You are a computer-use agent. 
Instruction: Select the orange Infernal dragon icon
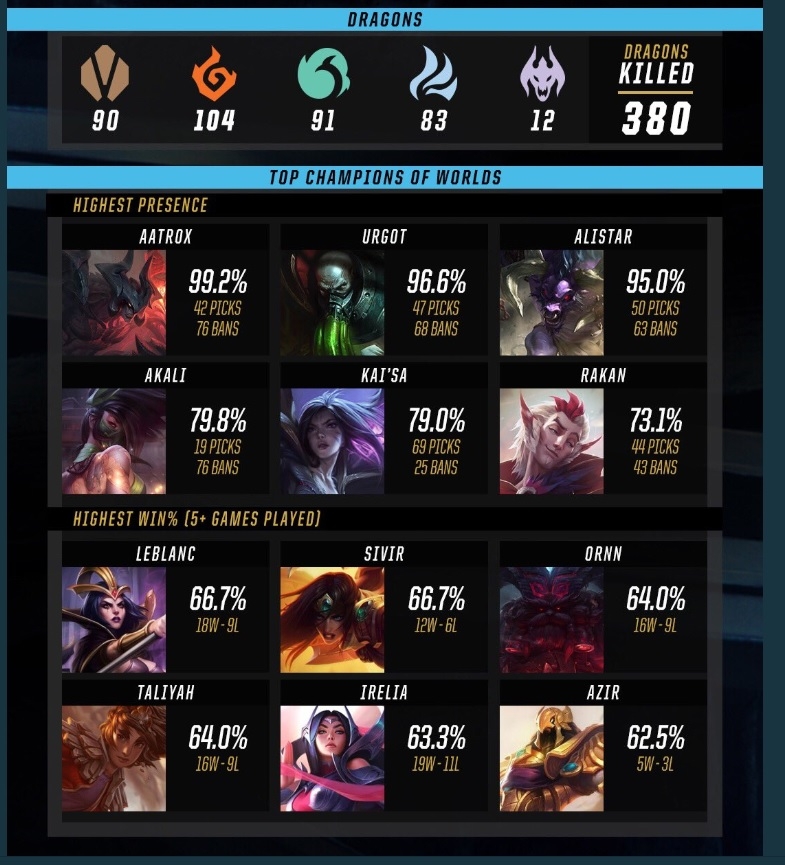pyautogui.click(x=214, y=75)
